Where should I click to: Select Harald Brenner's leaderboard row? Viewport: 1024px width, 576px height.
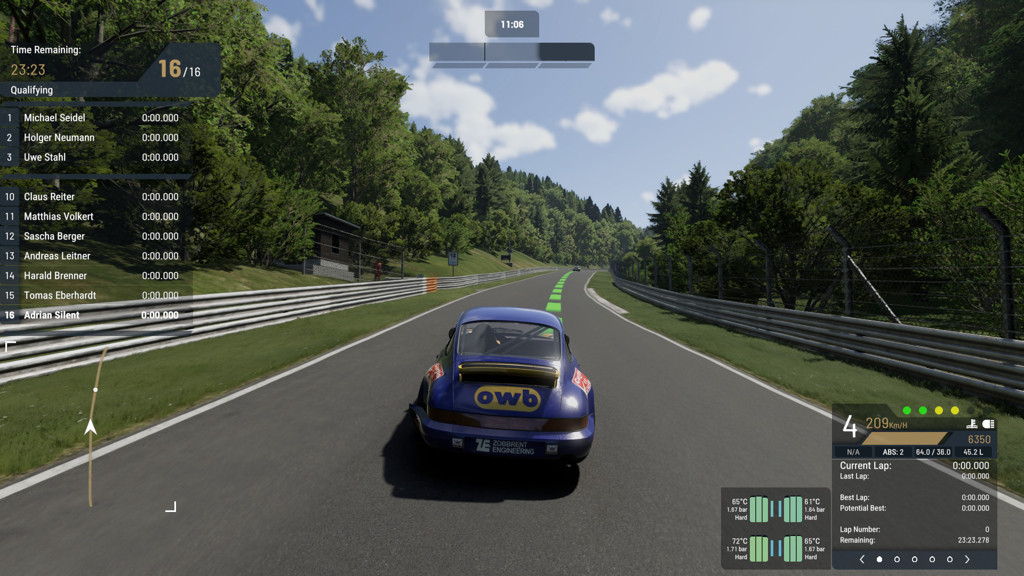96,276
